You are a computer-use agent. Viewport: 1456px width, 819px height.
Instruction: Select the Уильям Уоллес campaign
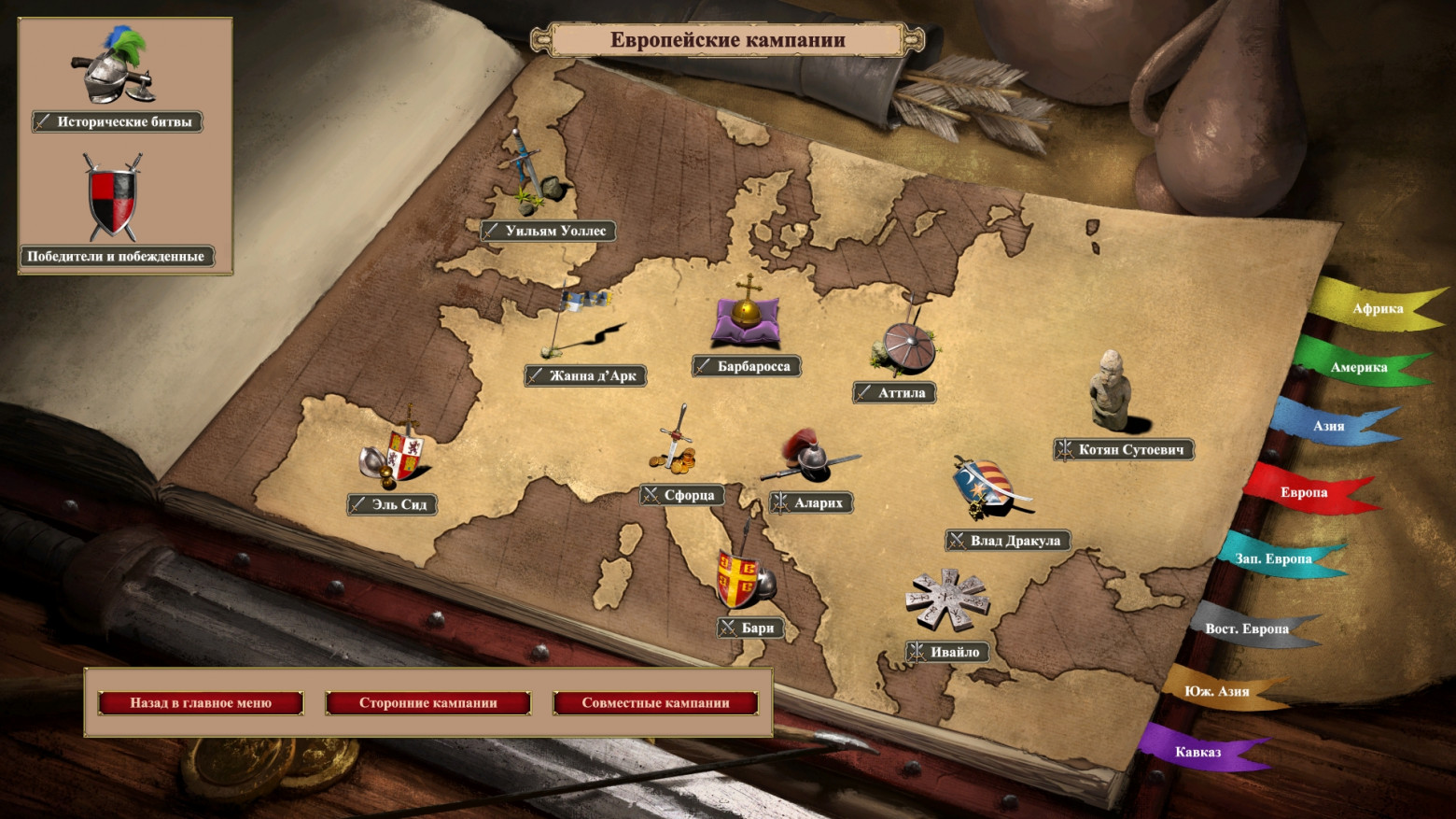tap(548, 231)
